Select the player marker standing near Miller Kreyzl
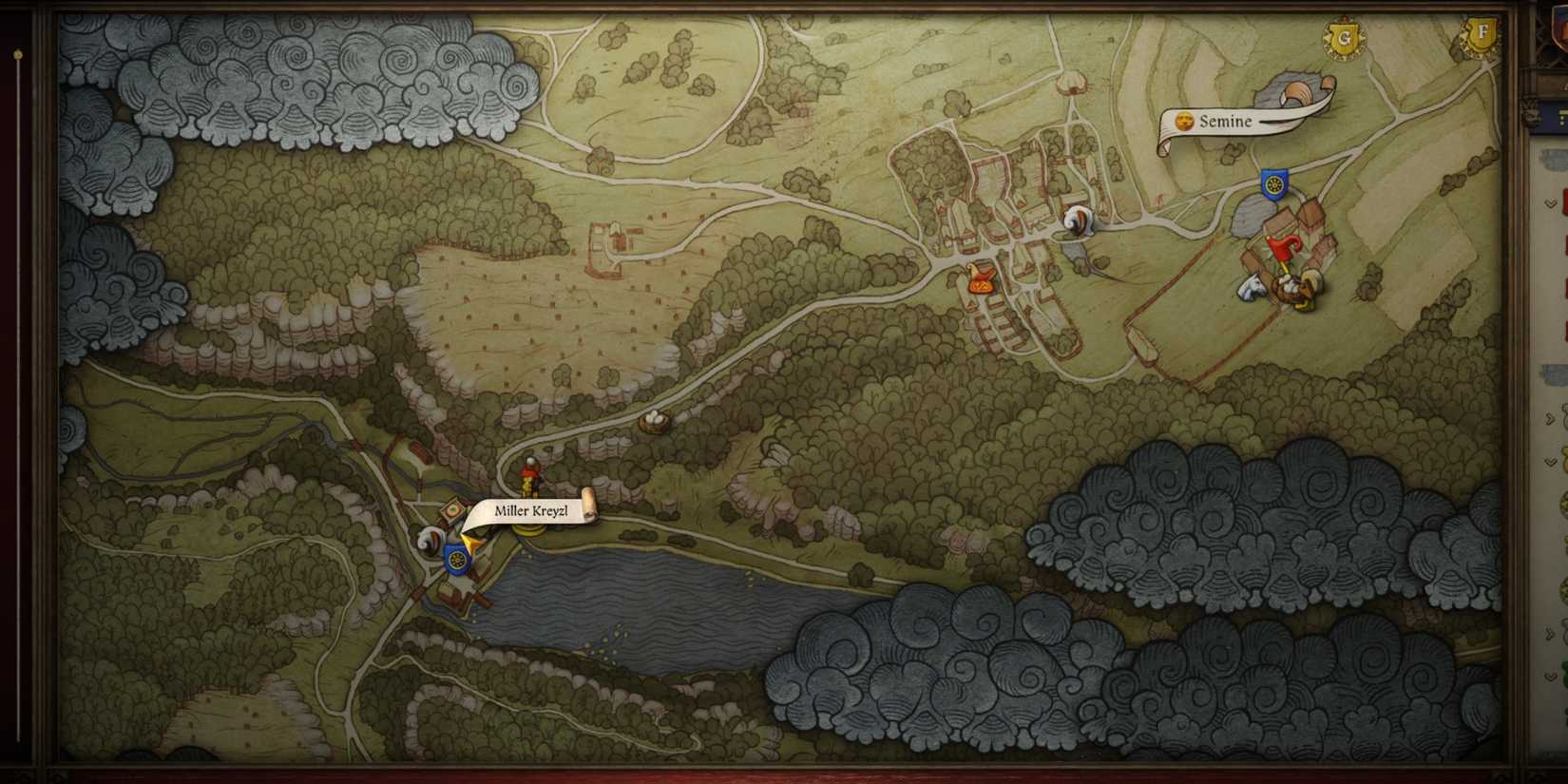 (528, 475)
